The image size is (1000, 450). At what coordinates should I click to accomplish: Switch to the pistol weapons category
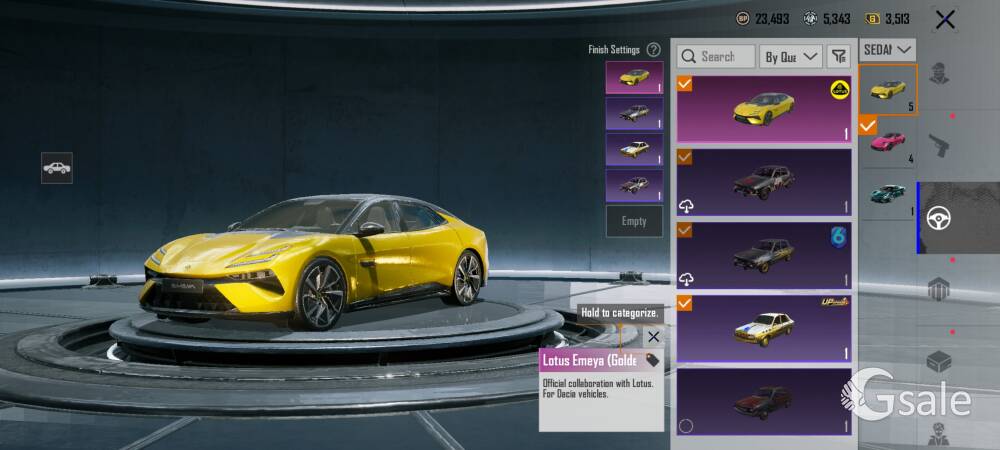point(938,145)
